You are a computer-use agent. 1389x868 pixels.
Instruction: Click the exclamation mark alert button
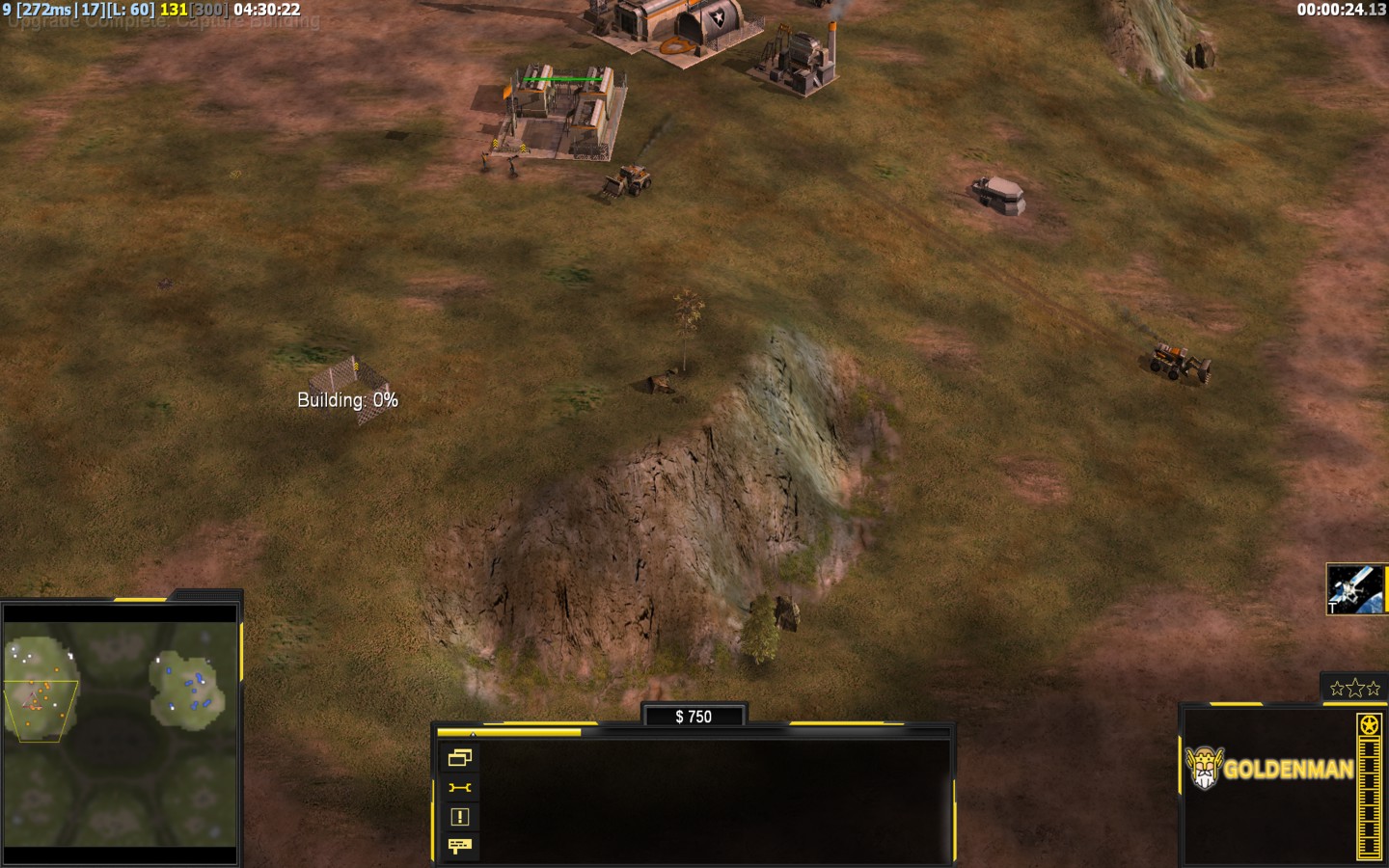click(460, 817)
